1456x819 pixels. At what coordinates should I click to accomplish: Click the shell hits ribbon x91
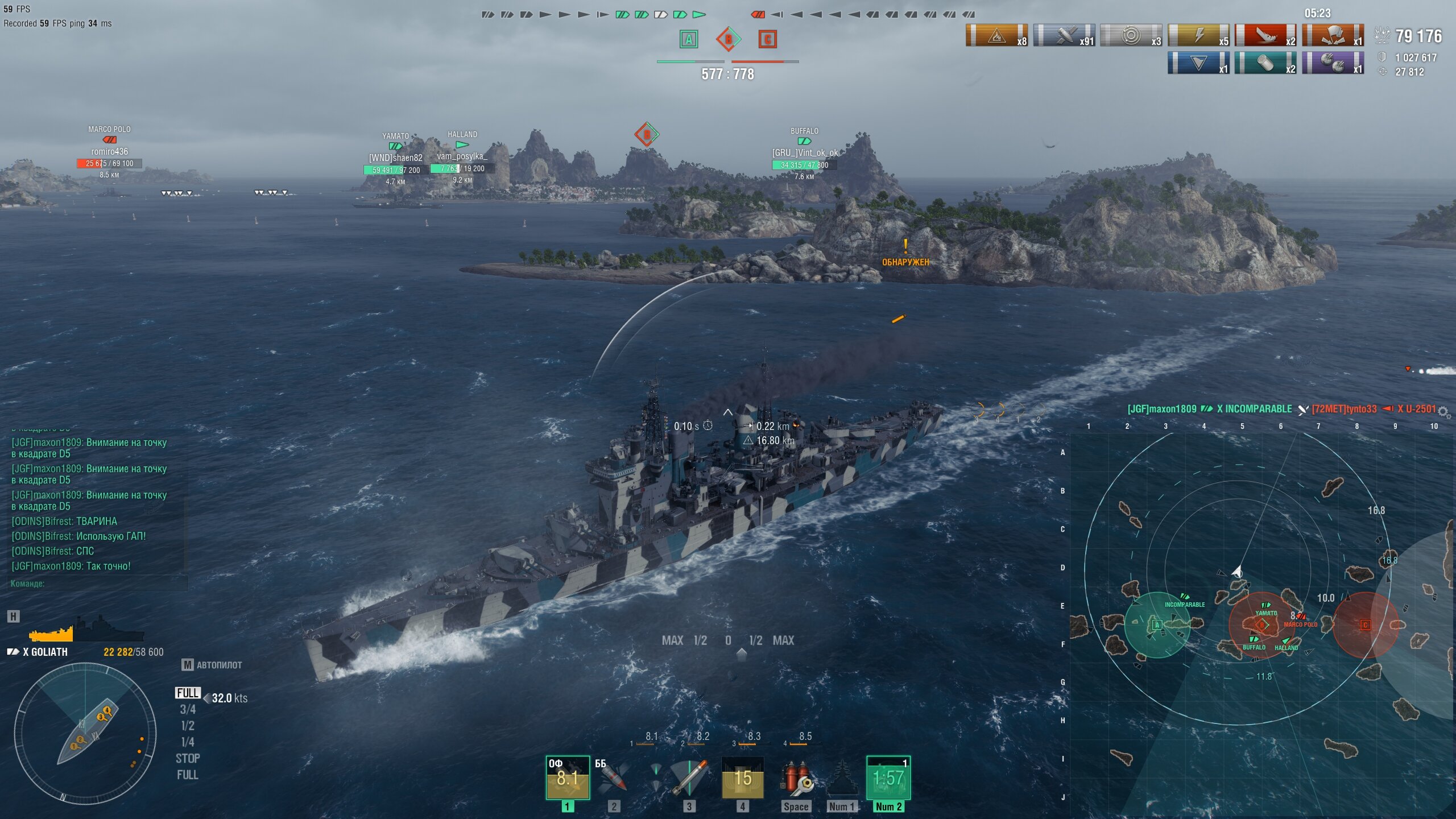(1064, 36)
